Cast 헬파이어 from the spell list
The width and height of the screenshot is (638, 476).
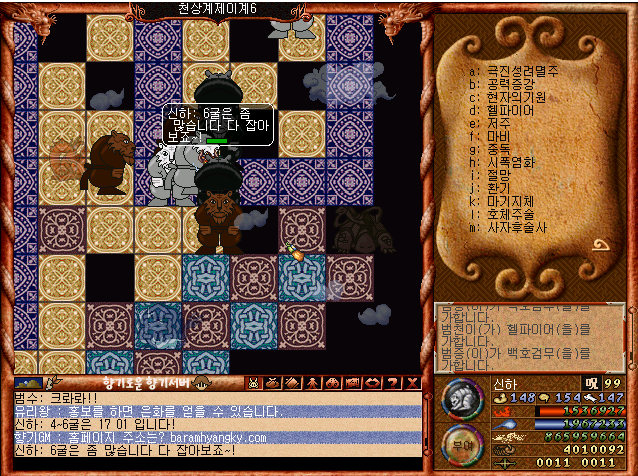click(510, 110)
